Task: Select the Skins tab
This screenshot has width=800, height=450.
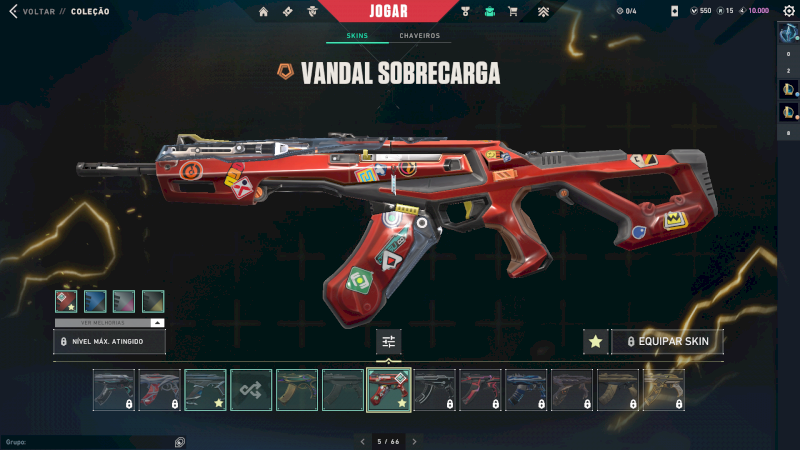Action: point(357,36)
